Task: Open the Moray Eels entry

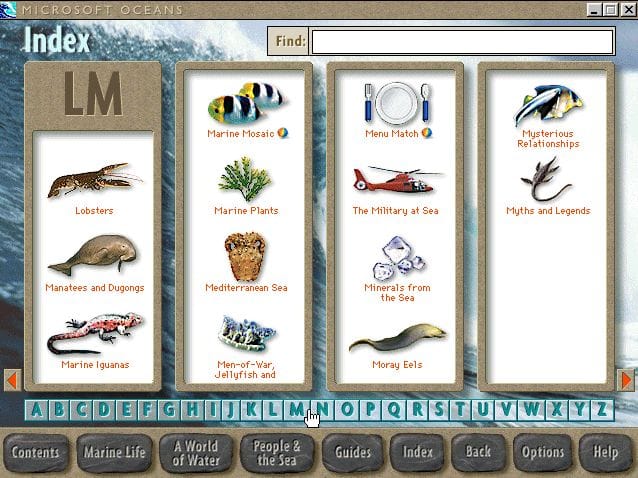Action: pyautogui.click(x=397, y=343)
